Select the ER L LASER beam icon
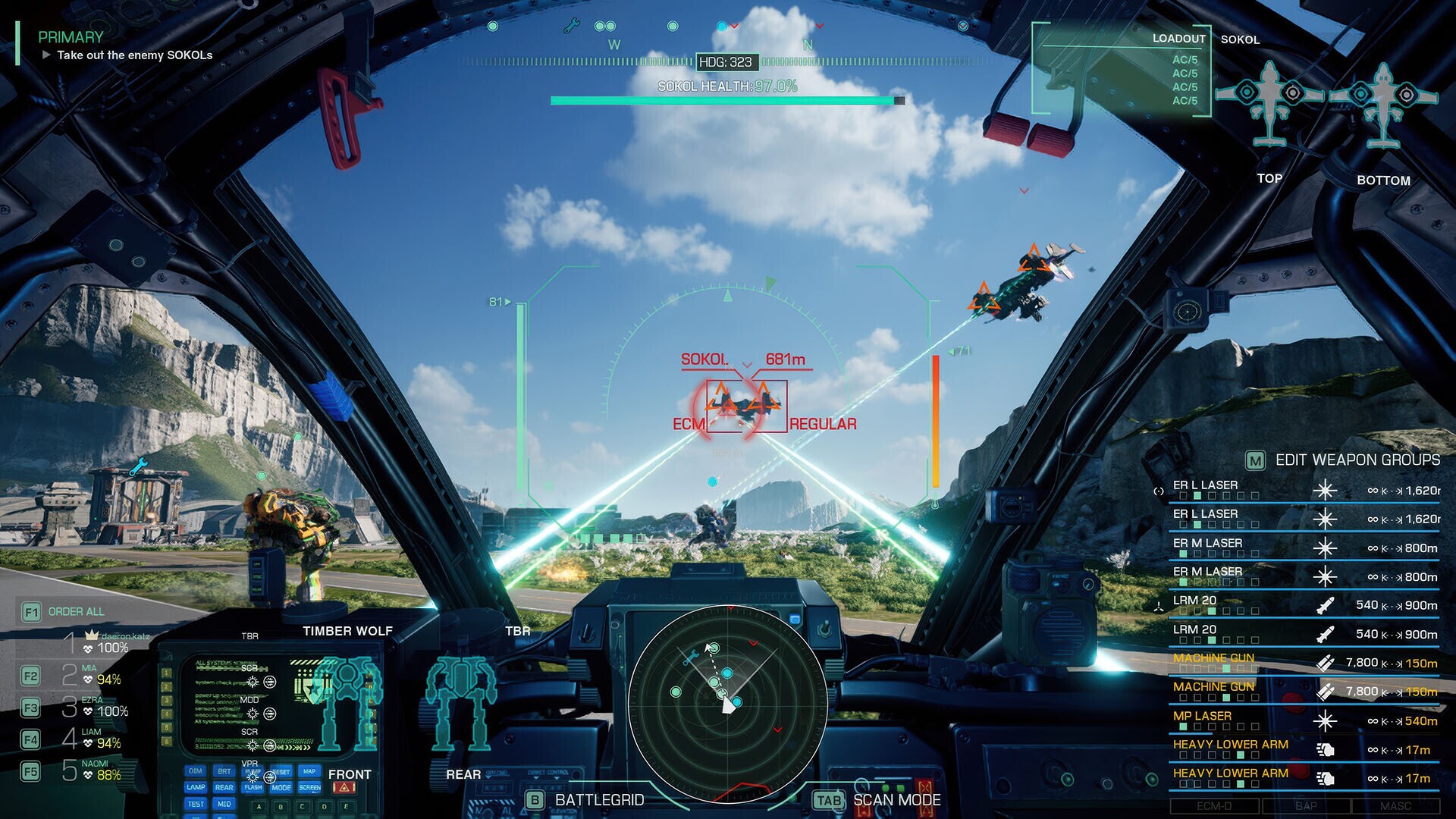 click(x=1325, y=490)
